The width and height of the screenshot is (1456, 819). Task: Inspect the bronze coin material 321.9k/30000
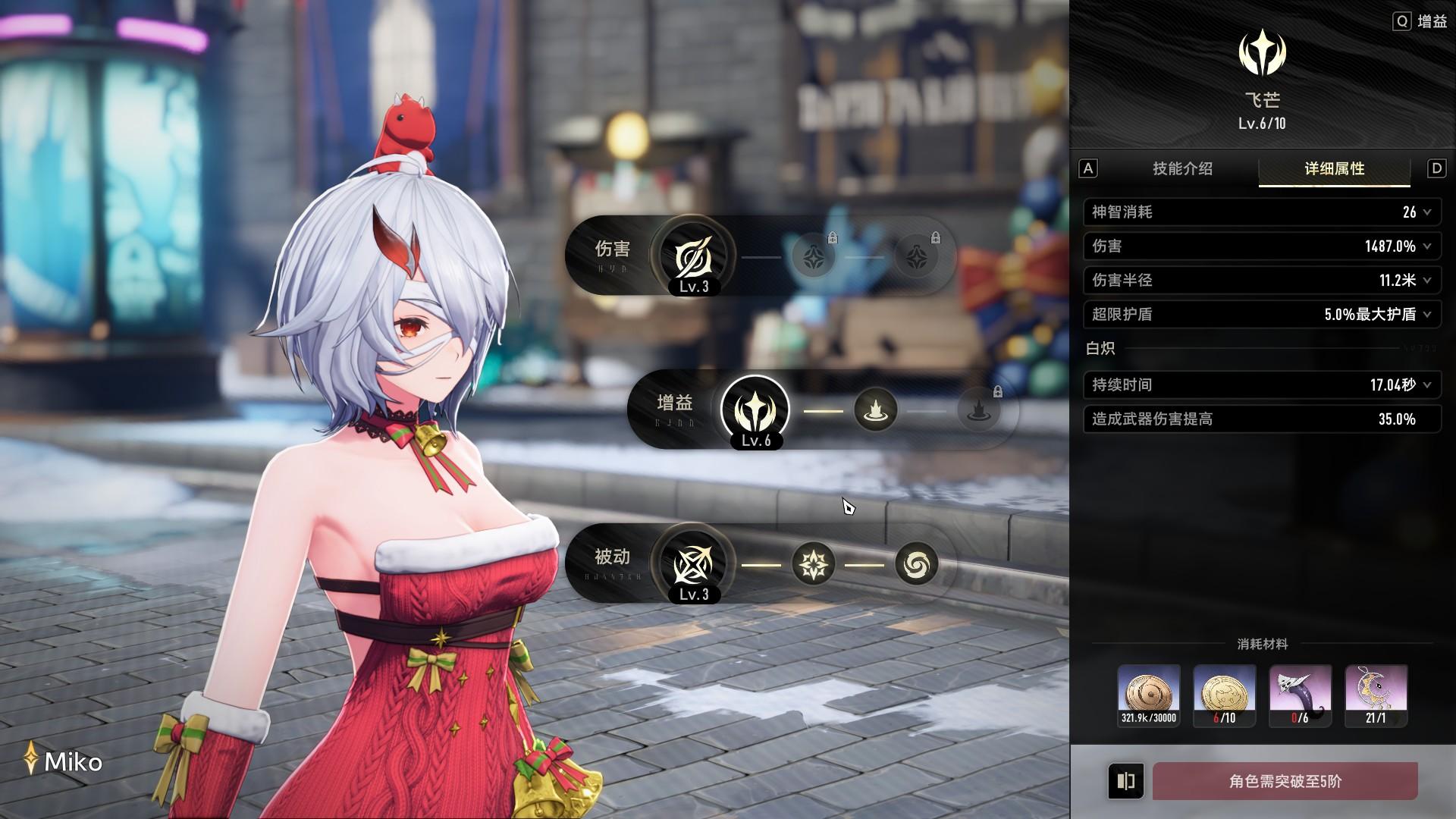tap(1149, 695)
